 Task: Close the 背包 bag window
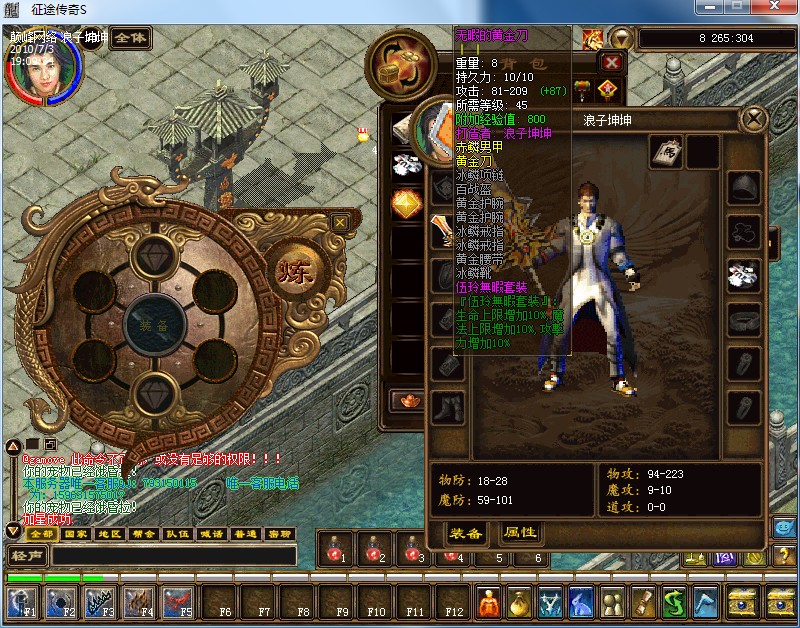click(x=612, y=62)
